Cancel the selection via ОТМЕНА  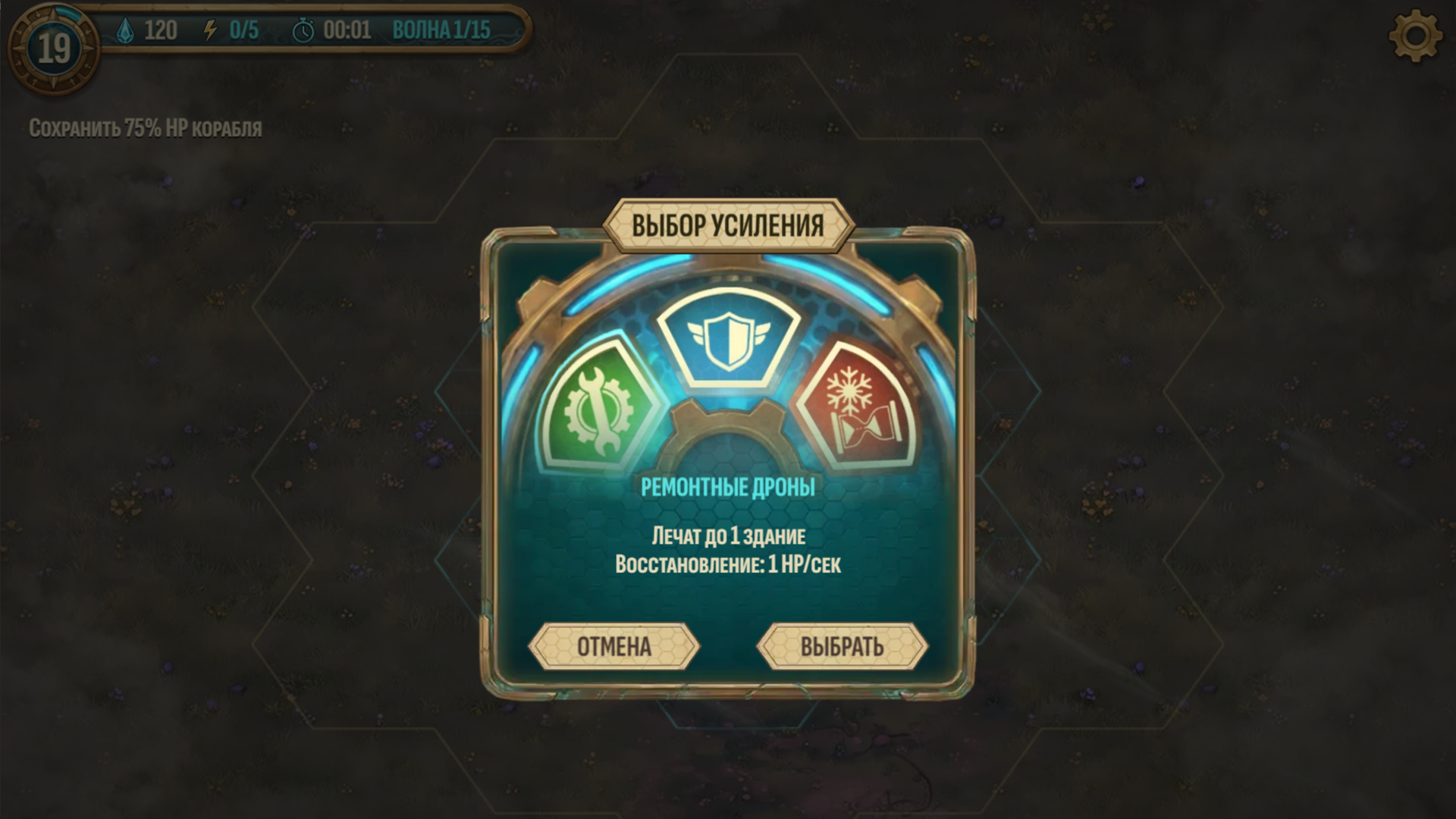coord(614,645)
